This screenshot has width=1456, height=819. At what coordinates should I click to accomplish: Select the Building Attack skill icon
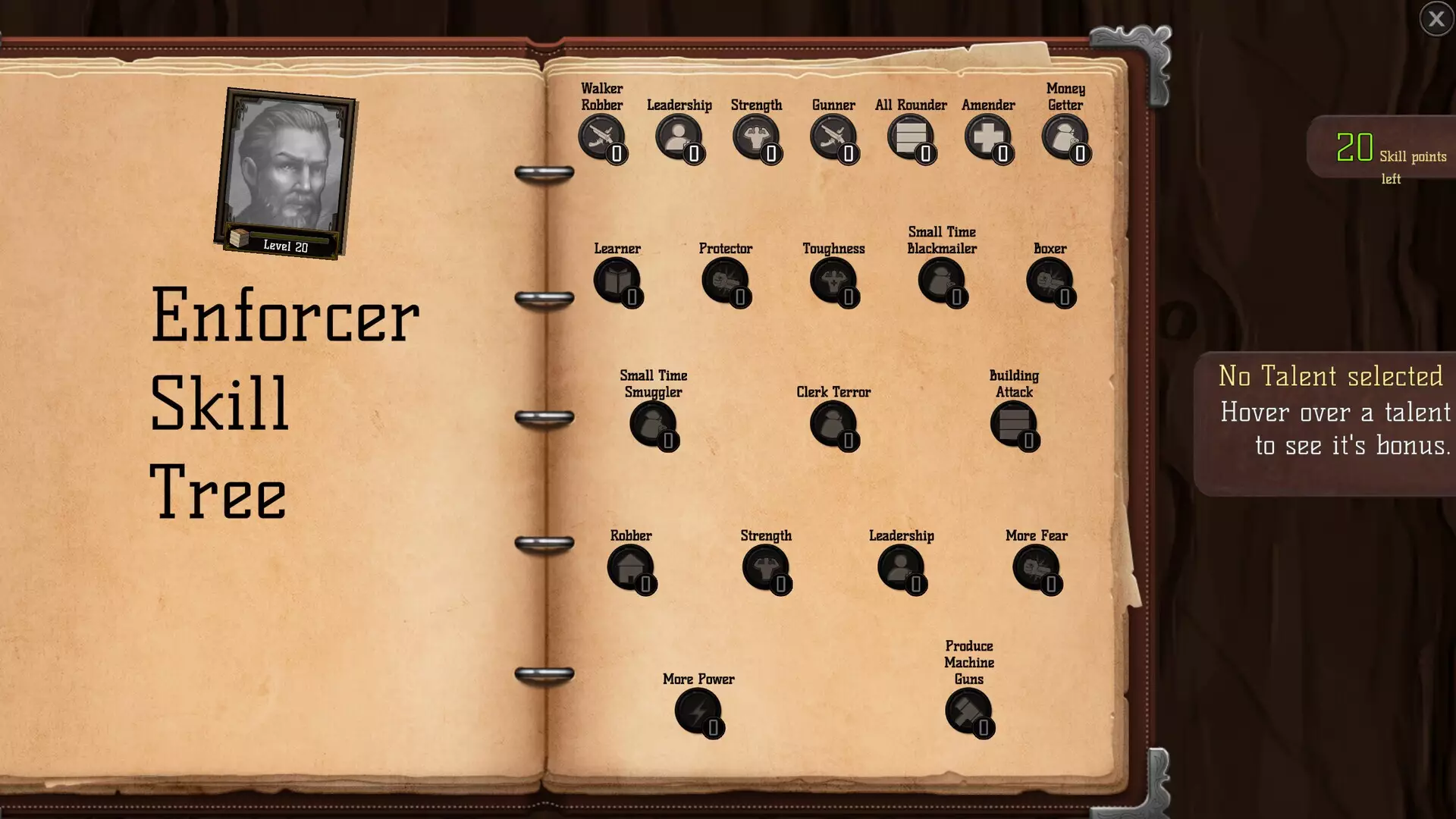(1014, 424)
